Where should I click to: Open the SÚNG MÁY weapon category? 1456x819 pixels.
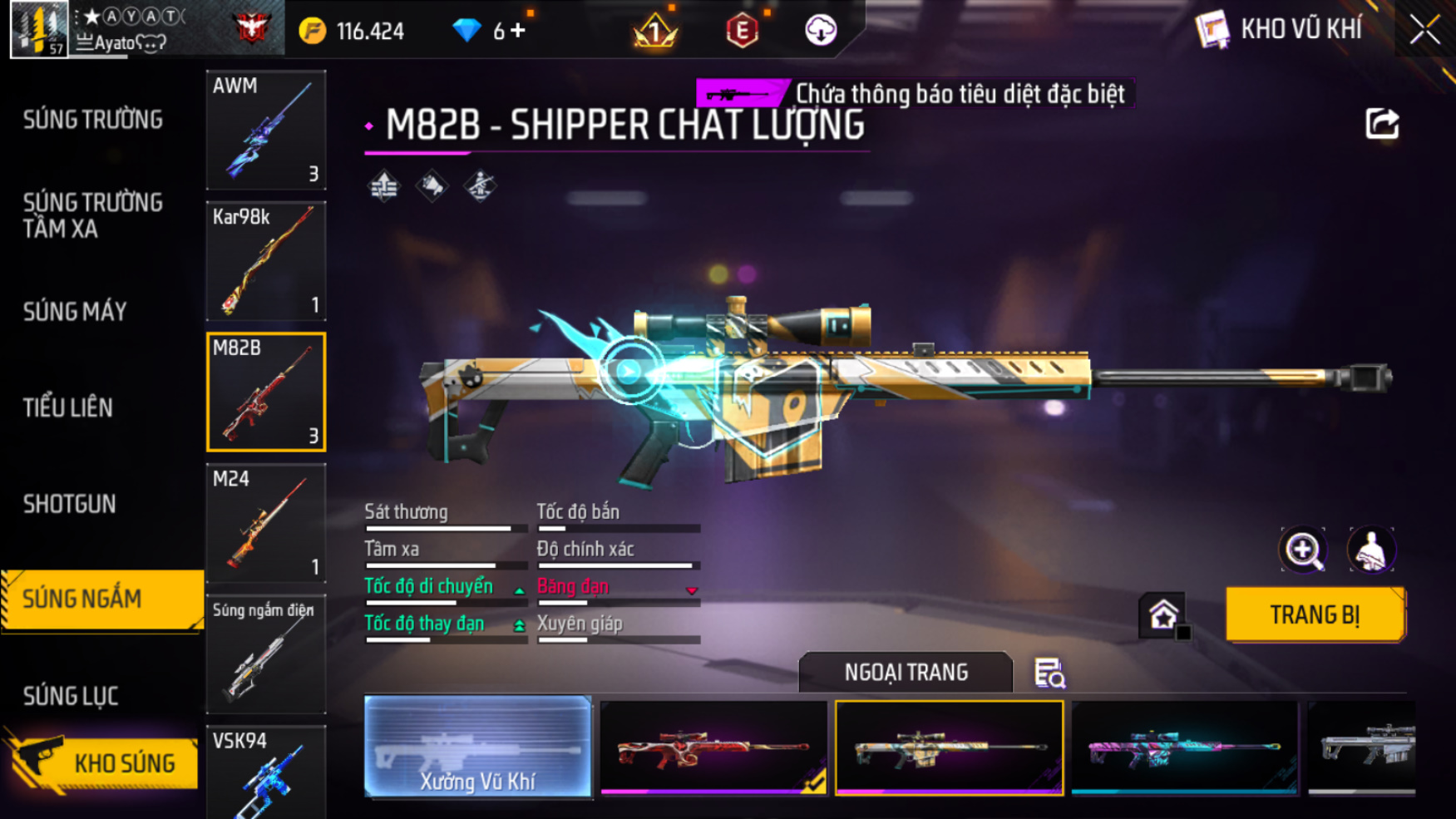(75, 312)
